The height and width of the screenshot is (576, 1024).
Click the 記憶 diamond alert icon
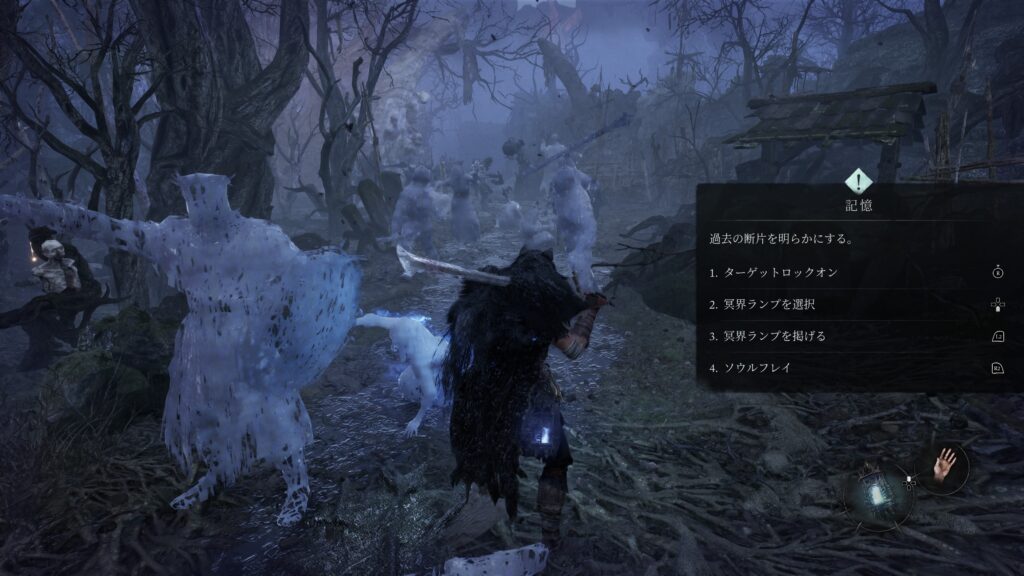click(859, 181)
